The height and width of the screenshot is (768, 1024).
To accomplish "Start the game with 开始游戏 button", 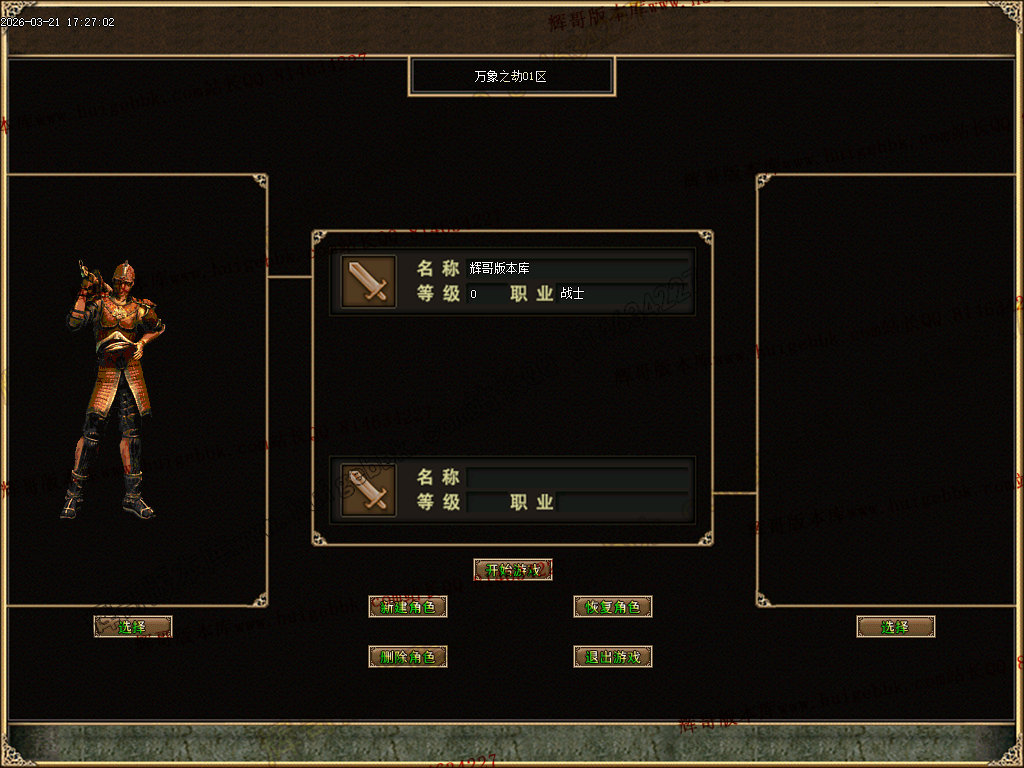I will click(x=513, y=569).
